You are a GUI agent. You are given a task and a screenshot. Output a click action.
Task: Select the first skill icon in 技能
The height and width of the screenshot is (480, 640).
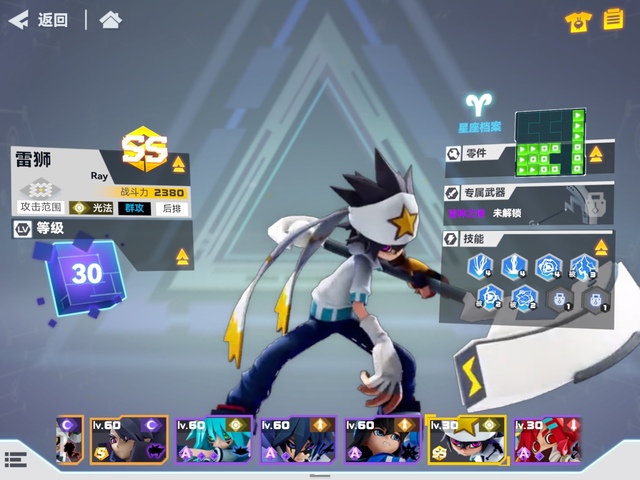(482, 266)
